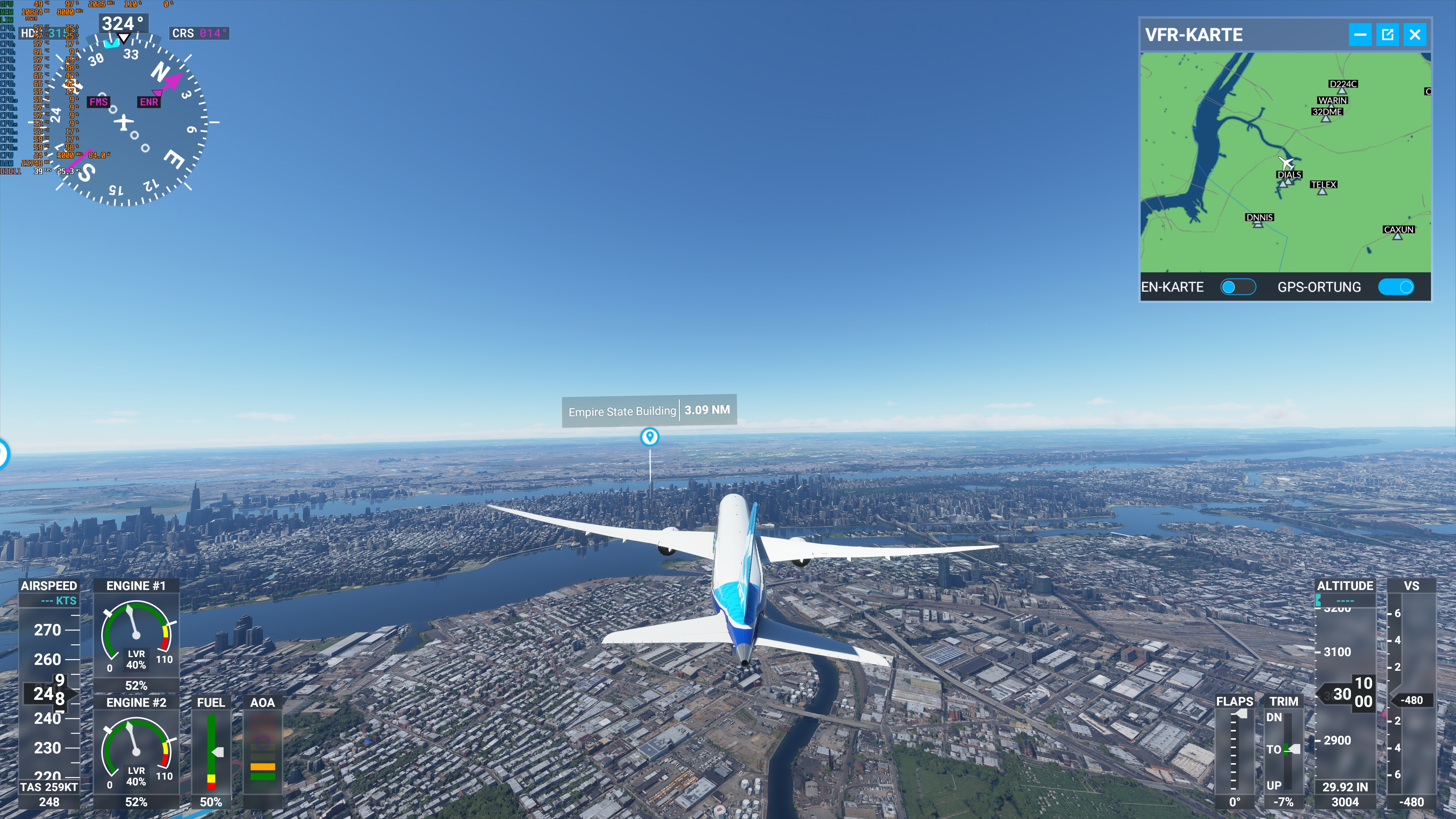Pop out the VFR-KARTE map into separate window
This screenshot has width=1456, height=819.
point(1388,35)
